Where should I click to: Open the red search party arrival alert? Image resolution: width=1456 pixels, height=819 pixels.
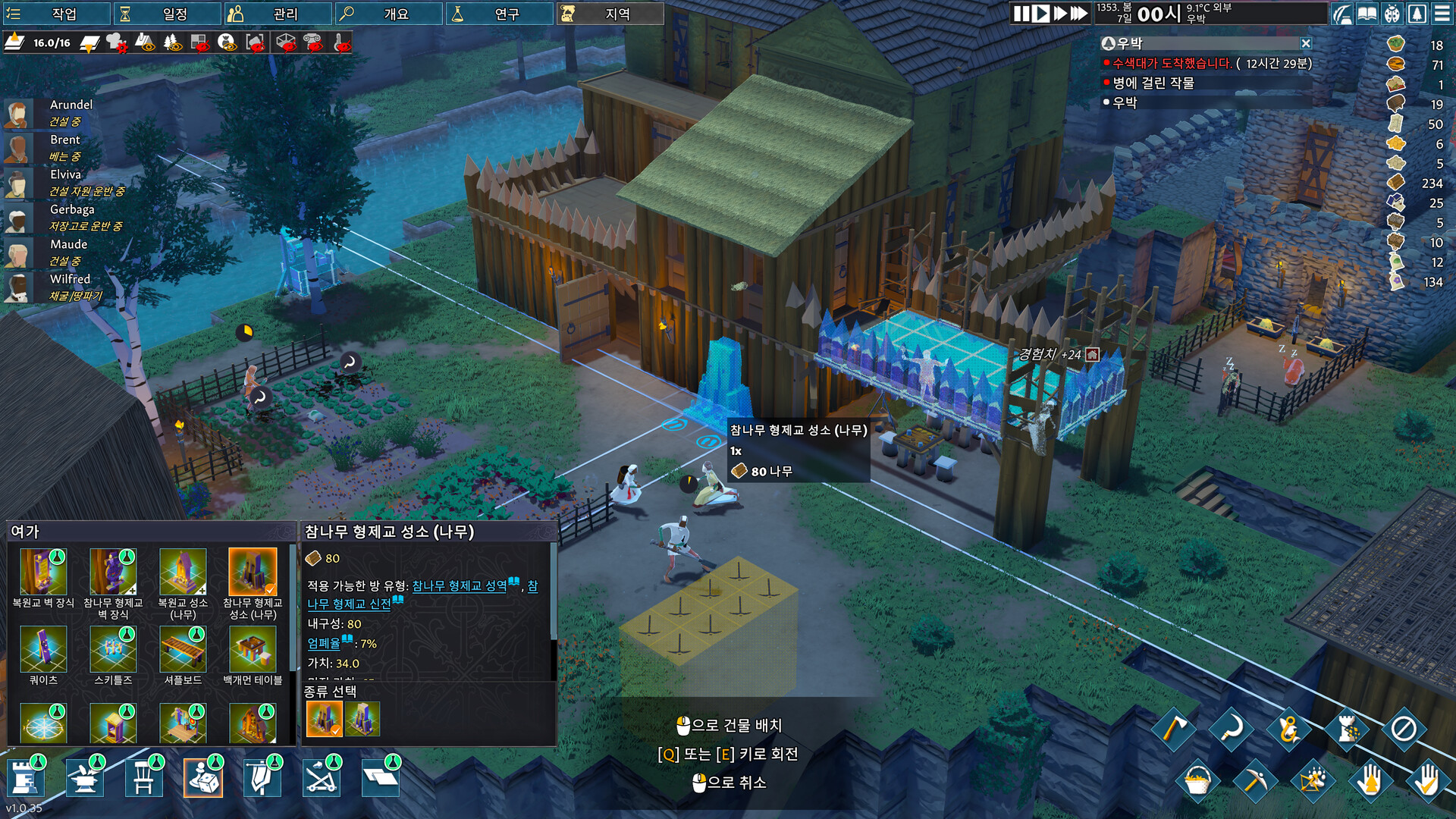[x=1172, y=64]
